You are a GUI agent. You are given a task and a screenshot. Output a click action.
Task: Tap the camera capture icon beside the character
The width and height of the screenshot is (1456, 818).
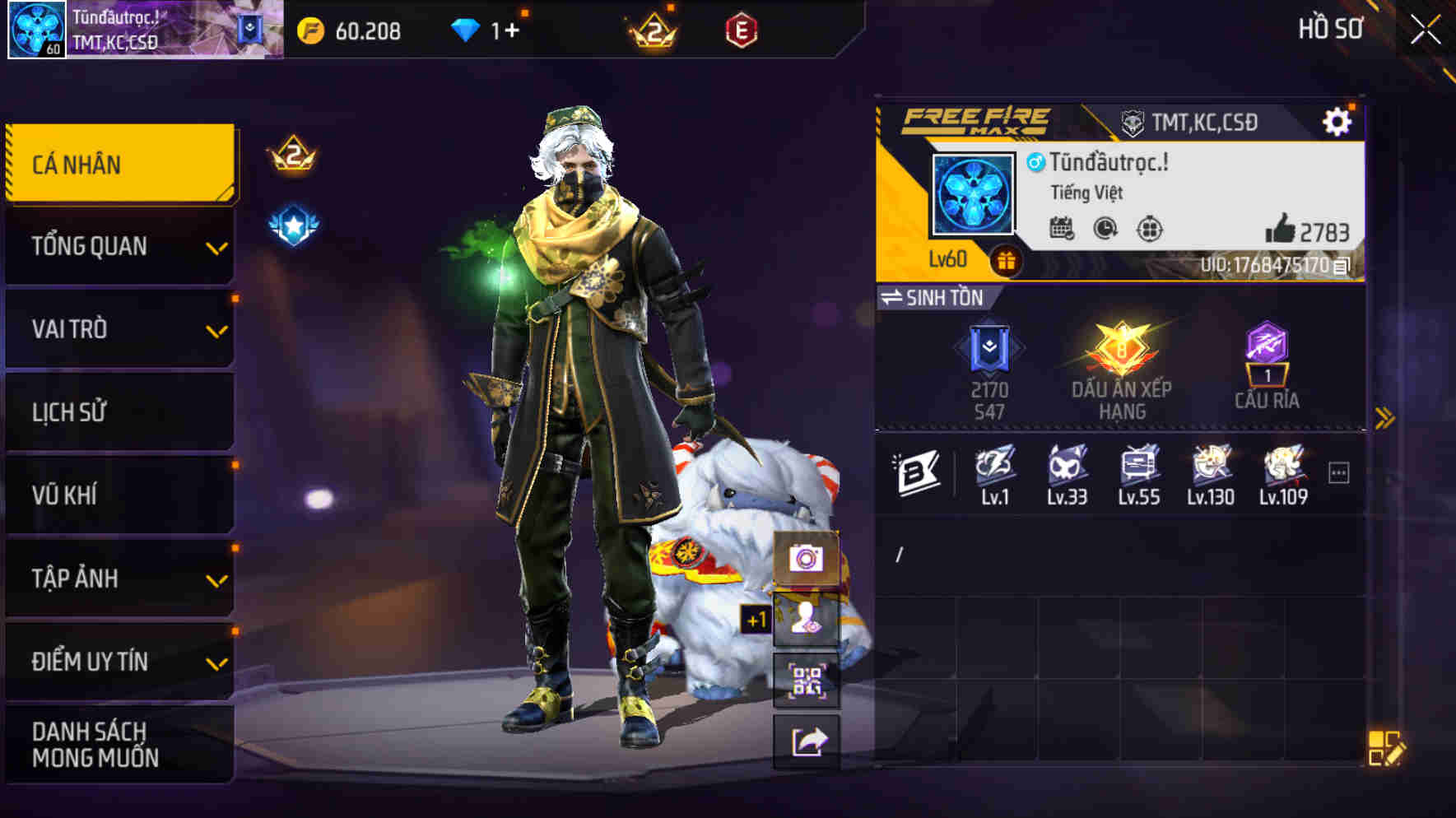[x=804, y=559]
